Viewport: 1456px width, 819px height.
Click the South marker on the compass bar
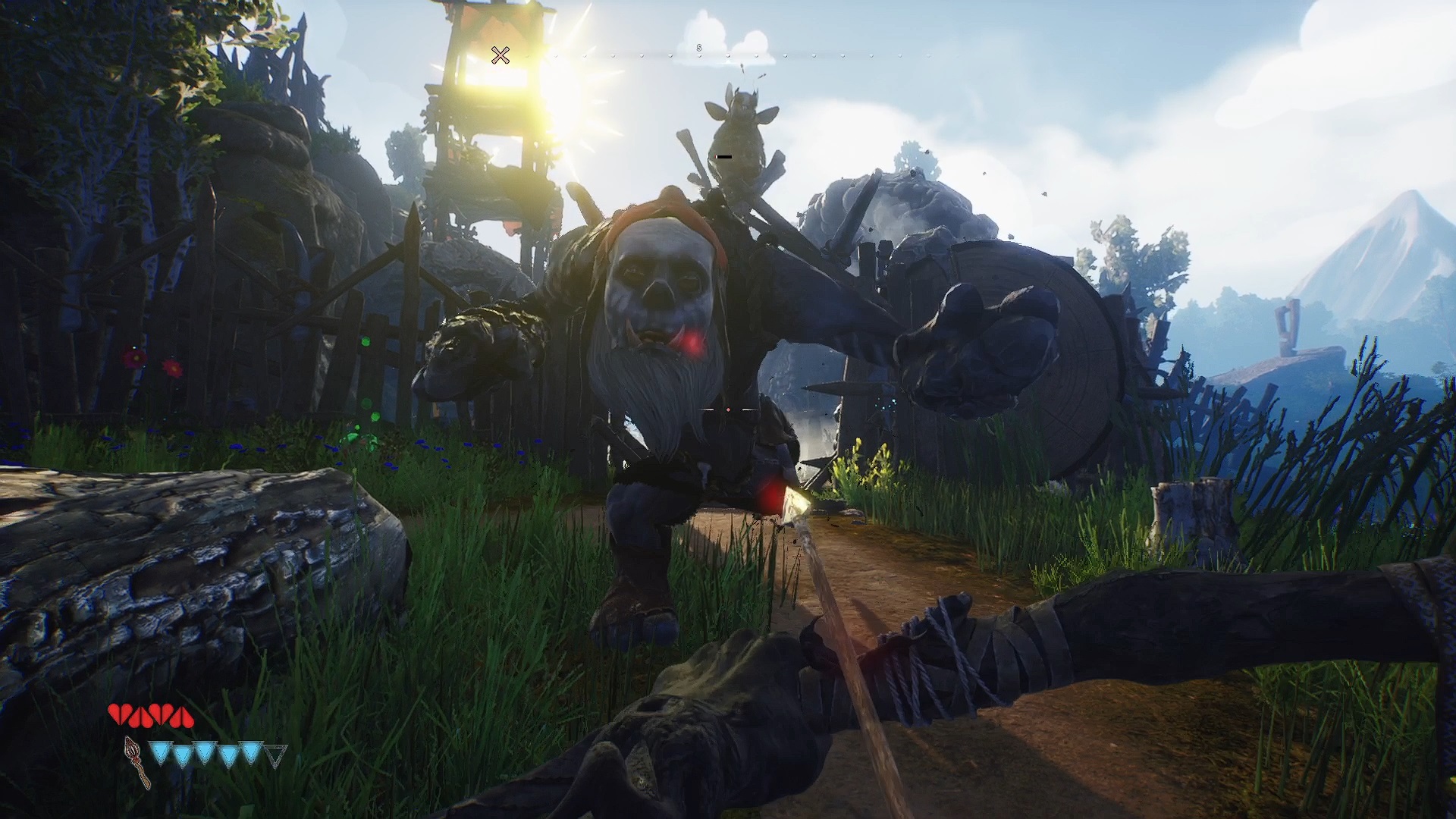(x=699, y=48)
